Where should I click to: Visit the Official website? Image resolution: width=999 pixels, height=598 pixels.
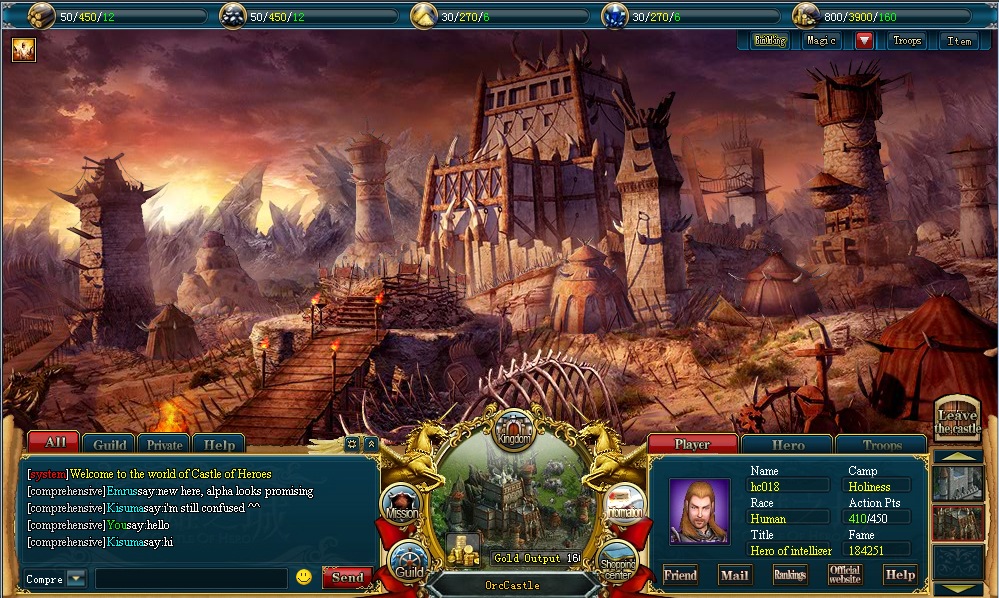[844, 575]
